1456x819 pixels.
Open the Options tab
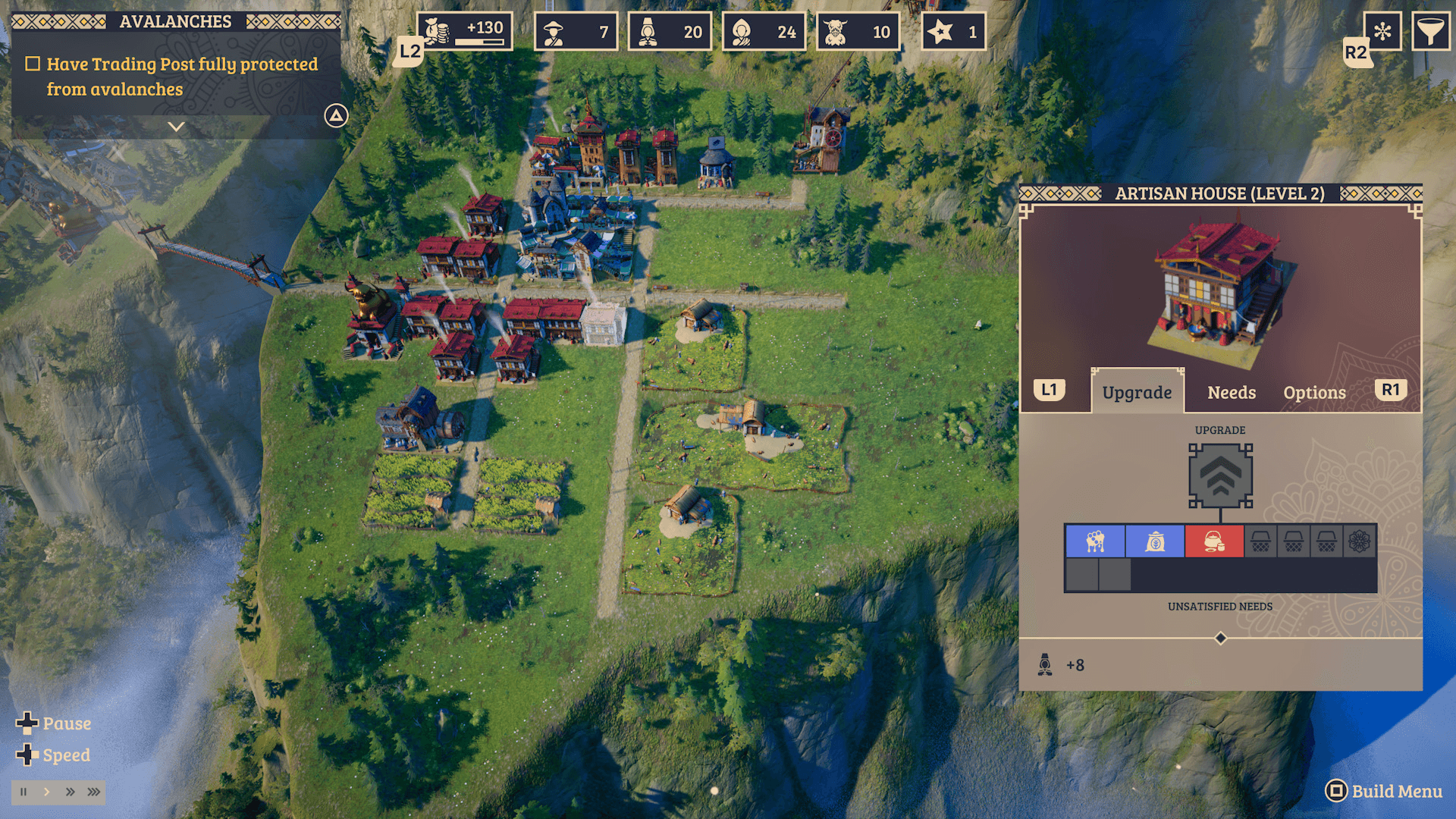pyautogui.click(x=1314, y=393)
